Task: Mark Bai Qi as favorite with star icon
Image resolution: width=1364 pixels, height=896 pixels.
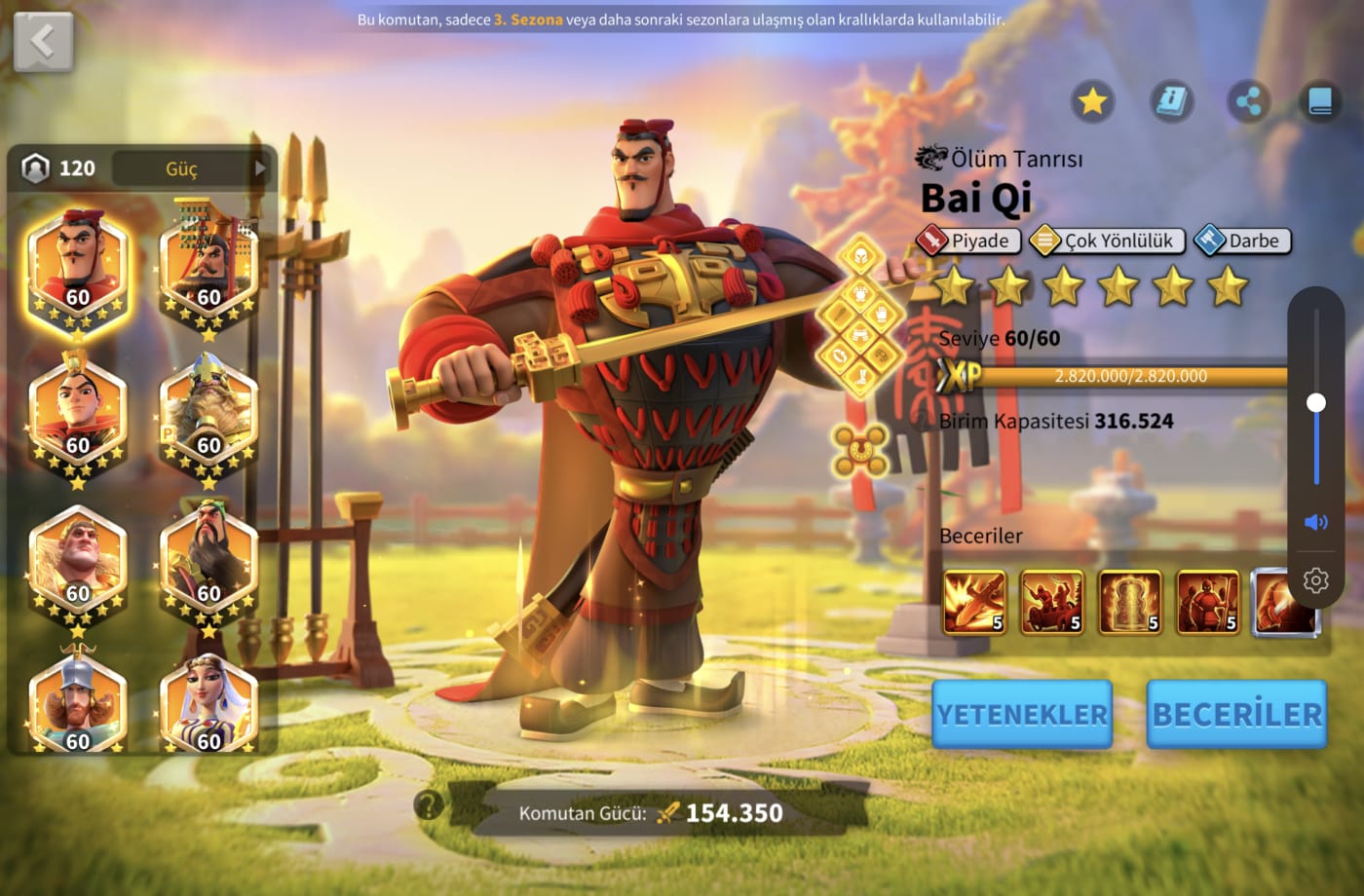Action: tap(1092, 100)
